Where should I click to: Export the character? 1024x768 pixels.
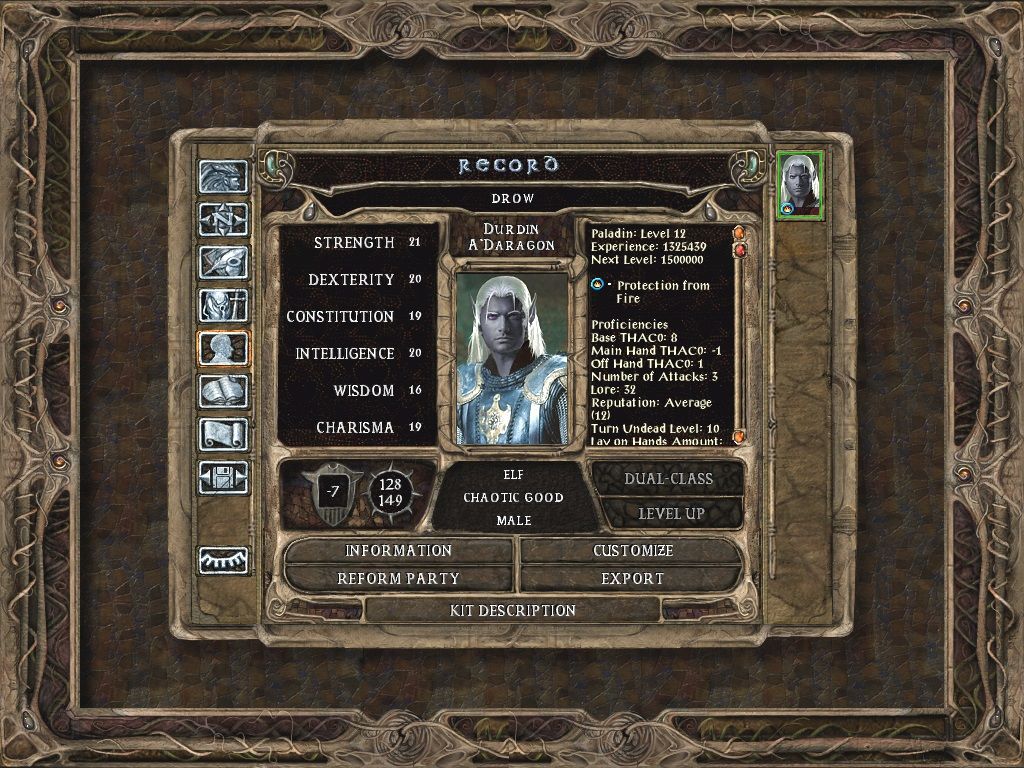[633, 579]
